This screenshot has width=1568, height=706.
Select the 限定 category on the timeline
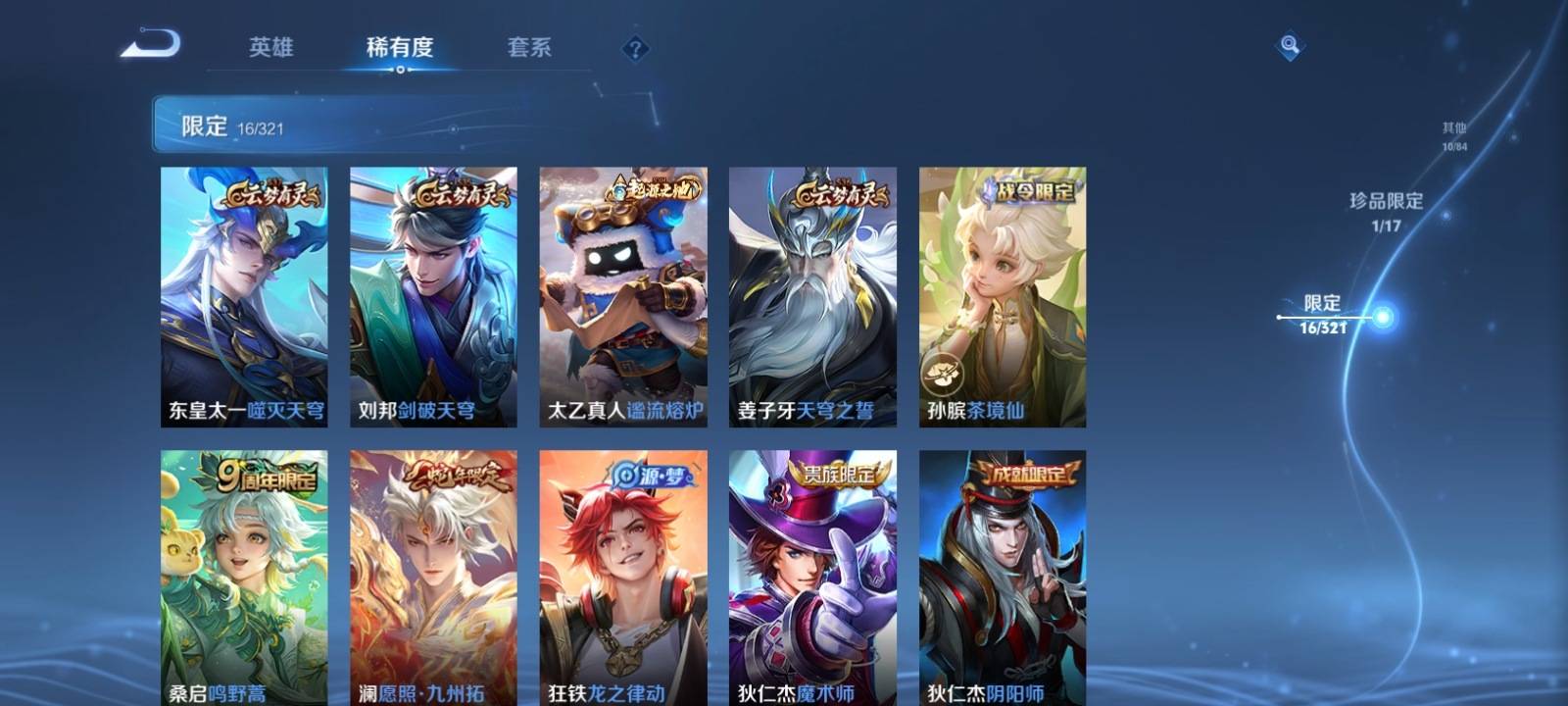click(x=1324, y=314)
